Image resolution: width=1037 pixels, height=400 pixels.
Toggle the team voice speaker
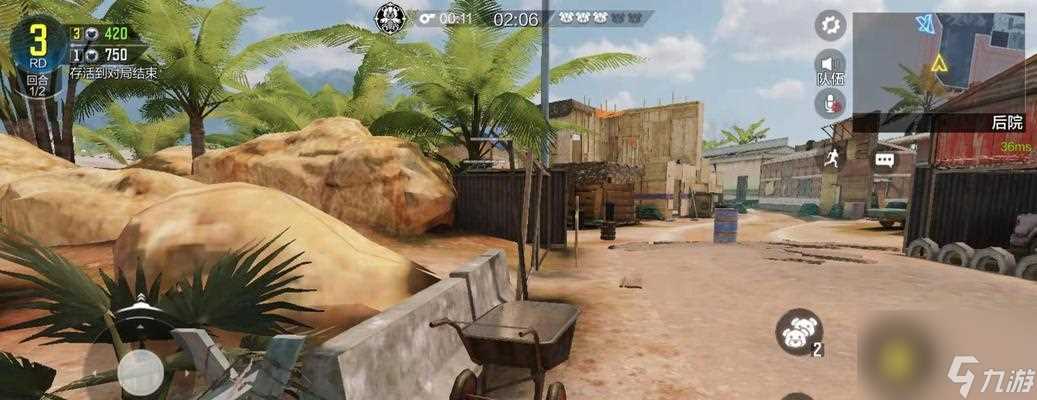click(830, 64)
